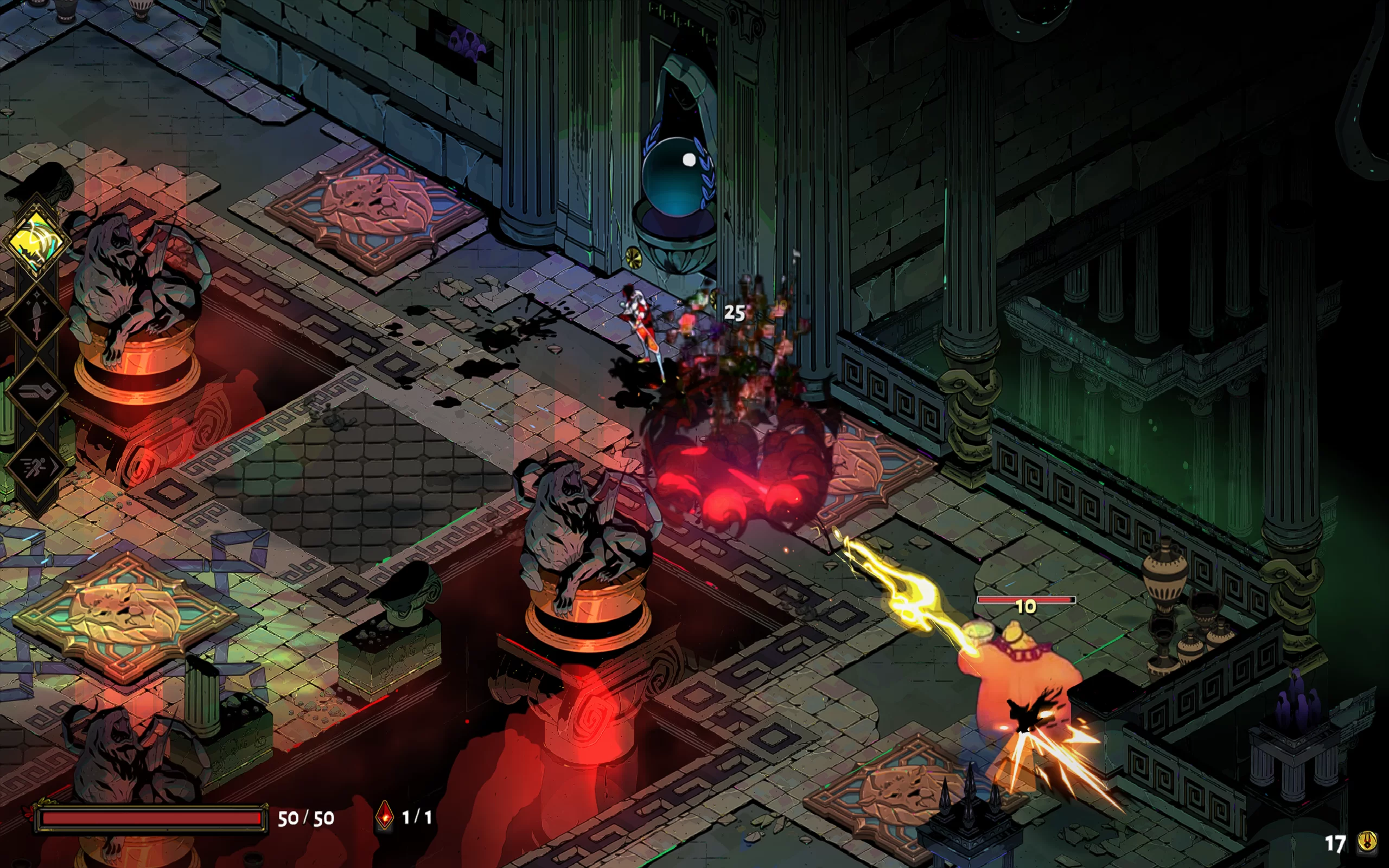This screenshot has height=868, width=1389.
Task: Click the gold obol coin icon
Action: coord(1368,842)
